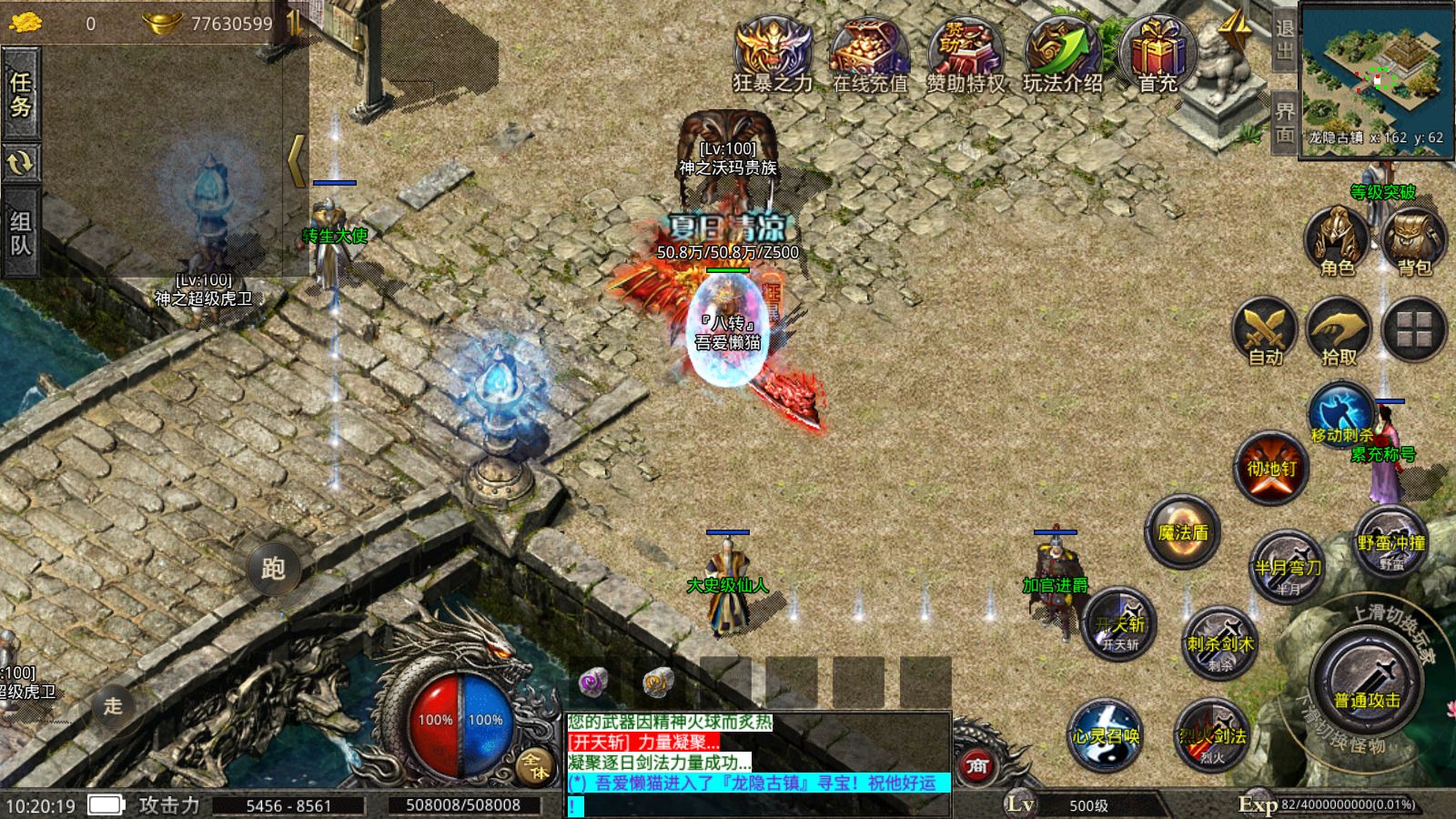Tap the 拾取 pickup button
1456x819 pixels.
[x=1339, y=331]
